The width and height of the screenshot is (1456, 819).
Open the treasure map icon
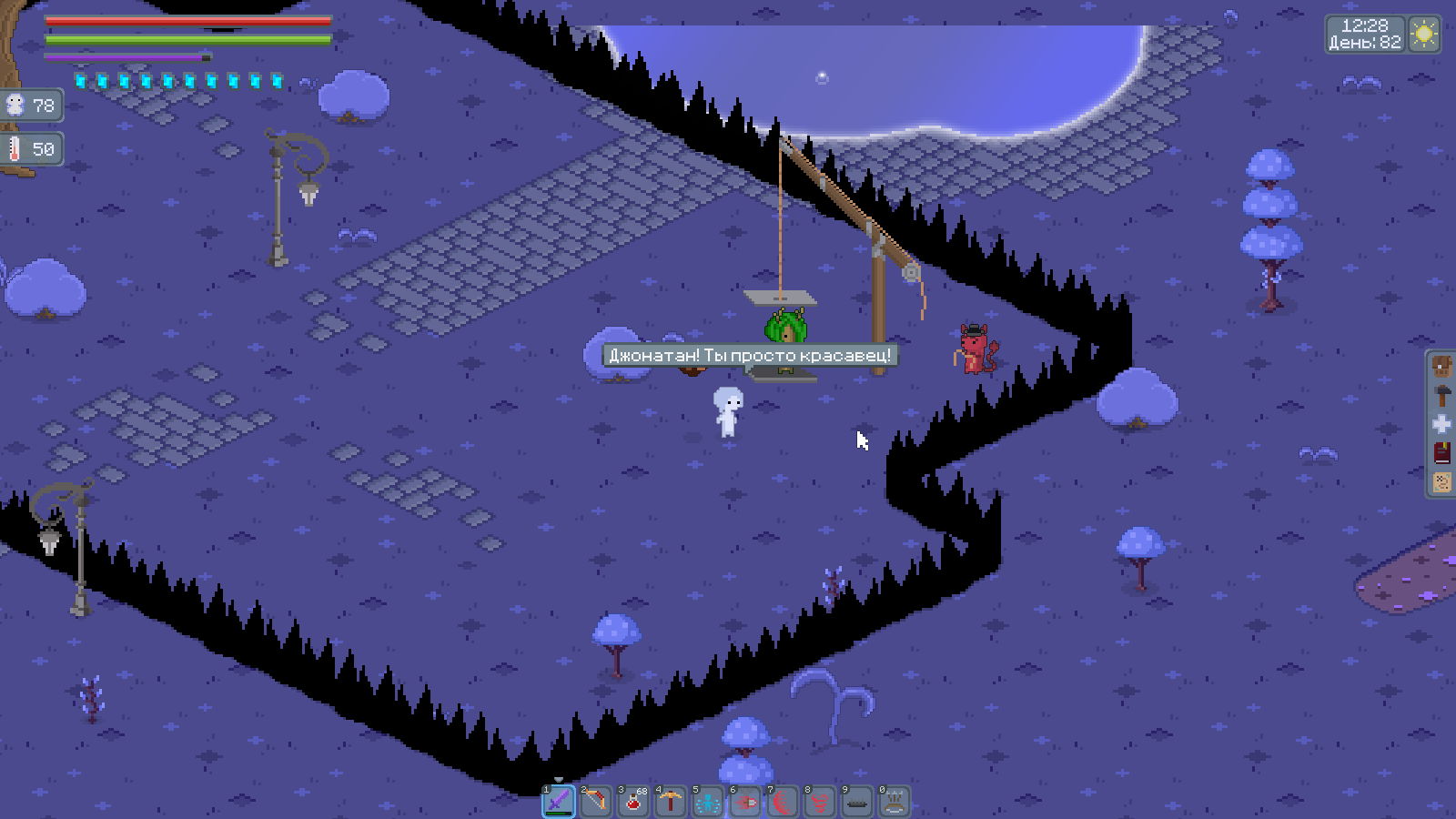(x=1442, y=482)
